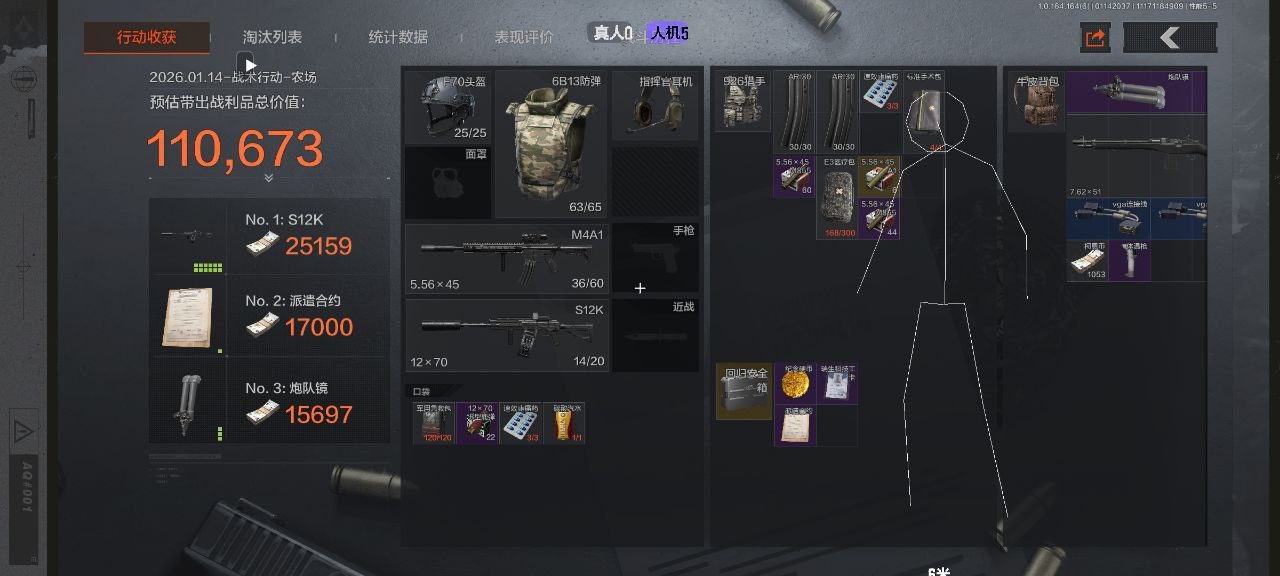This screenshot has width=1280, height=576.
Task: Expand the loot value chevron arrow
Action: tap(269, 178)
